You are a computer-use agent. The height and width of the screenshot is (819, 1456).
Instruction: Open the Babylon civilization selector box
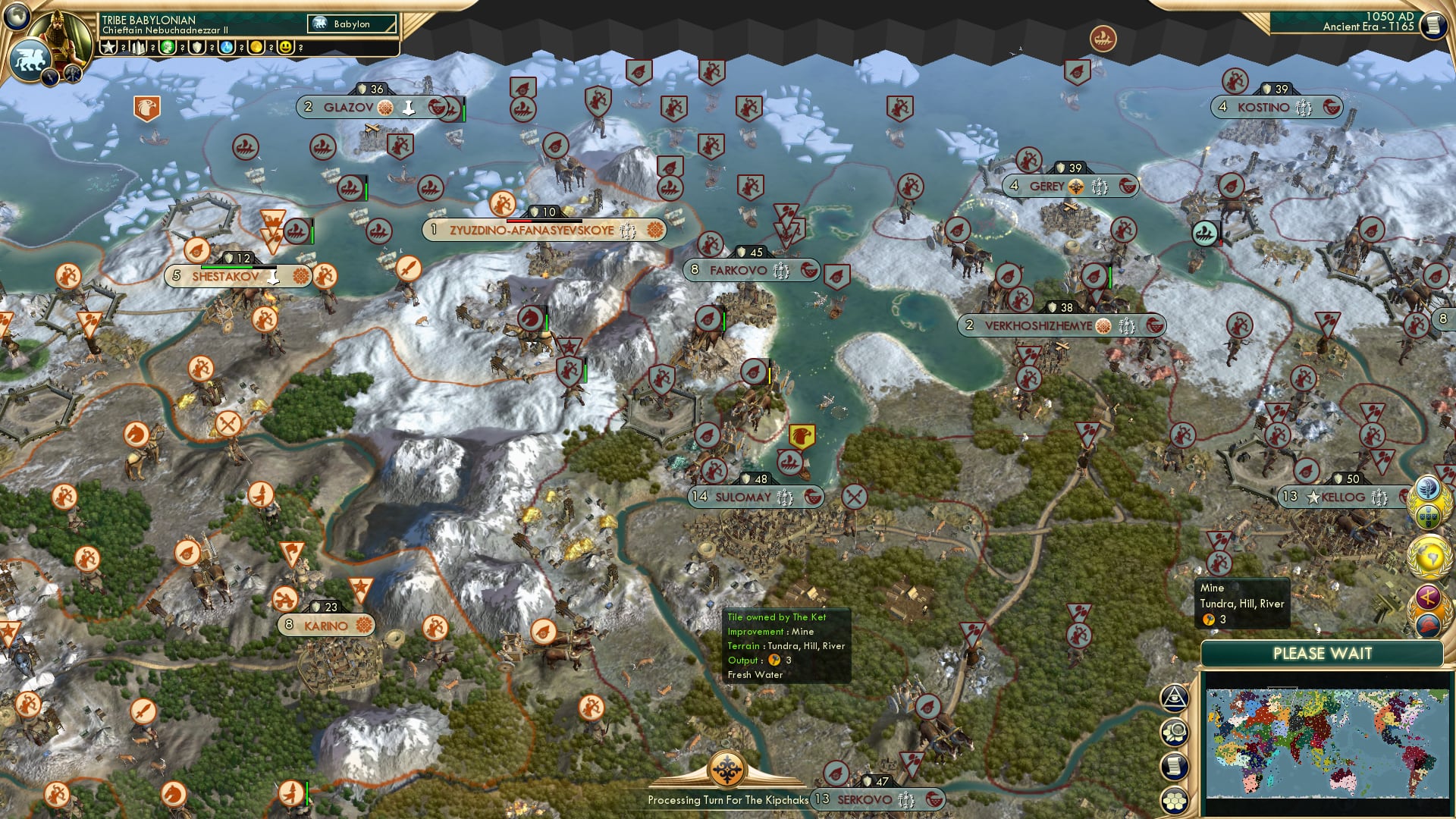pos(351,24)
